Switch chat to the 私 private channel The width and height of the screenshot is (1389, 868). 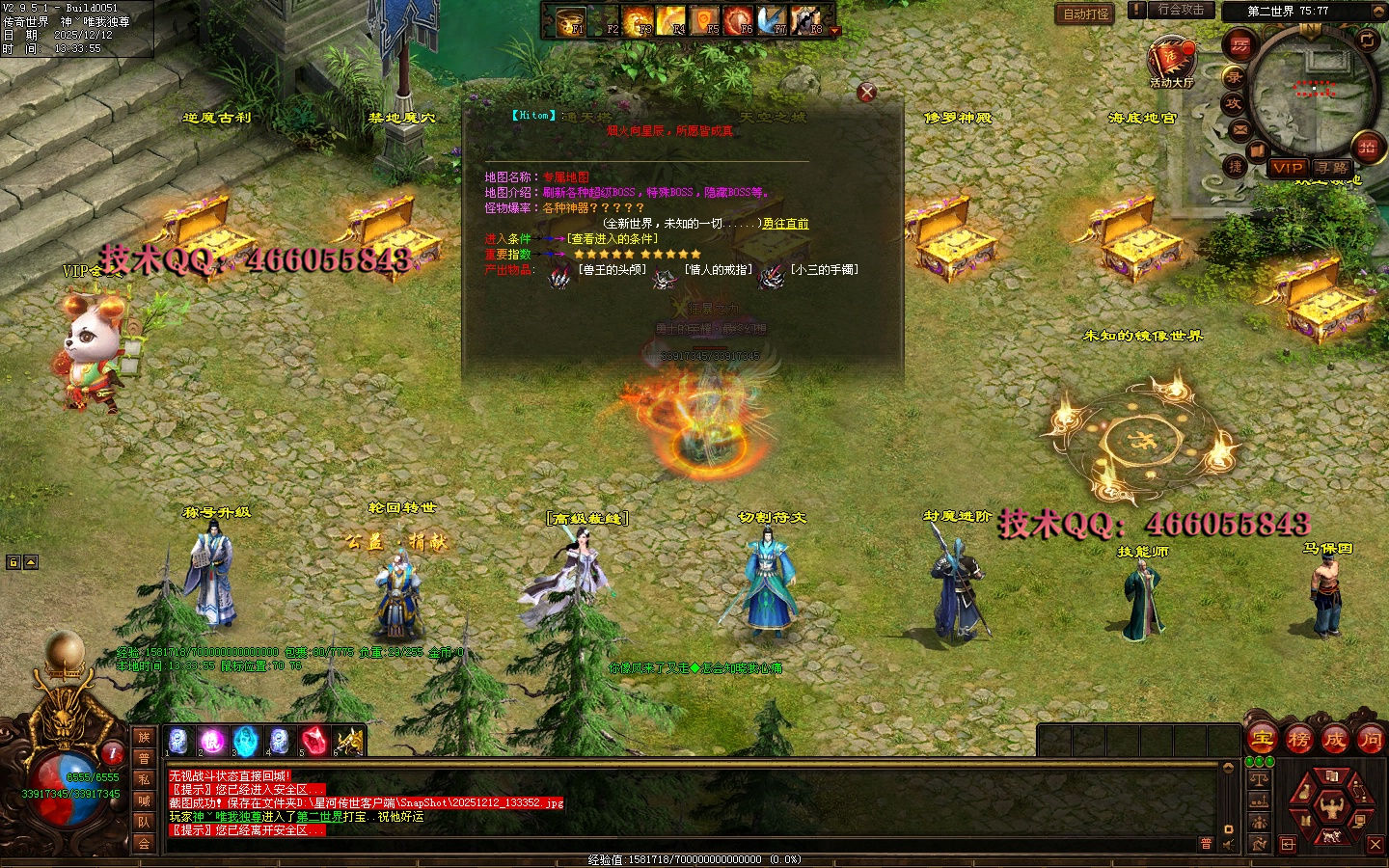point(144,779)
